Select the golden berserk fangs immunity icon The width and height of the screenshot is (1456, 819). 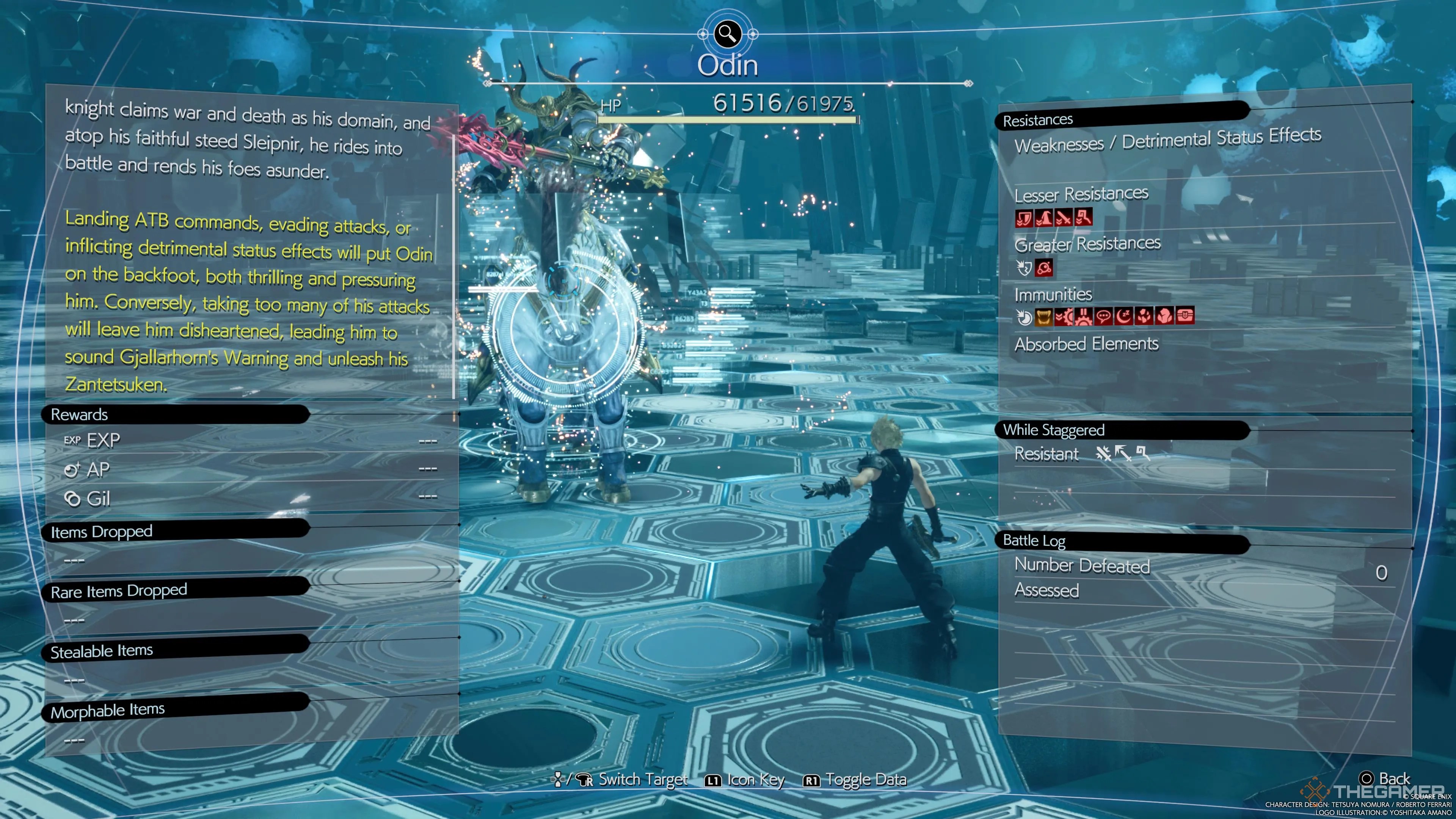(x=1044, y=318)
